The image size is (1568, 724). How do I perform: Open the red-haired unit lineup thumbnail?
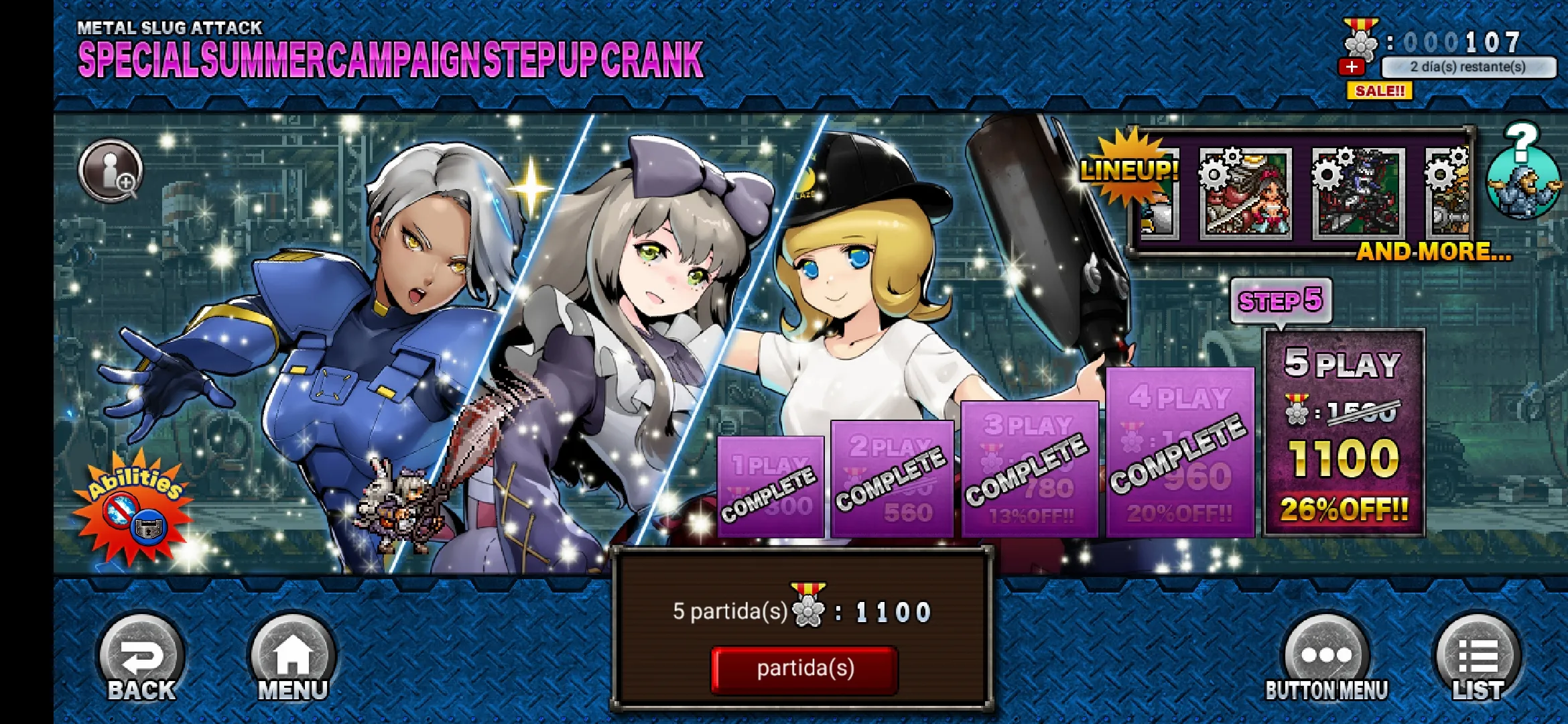pos(1246,193)
